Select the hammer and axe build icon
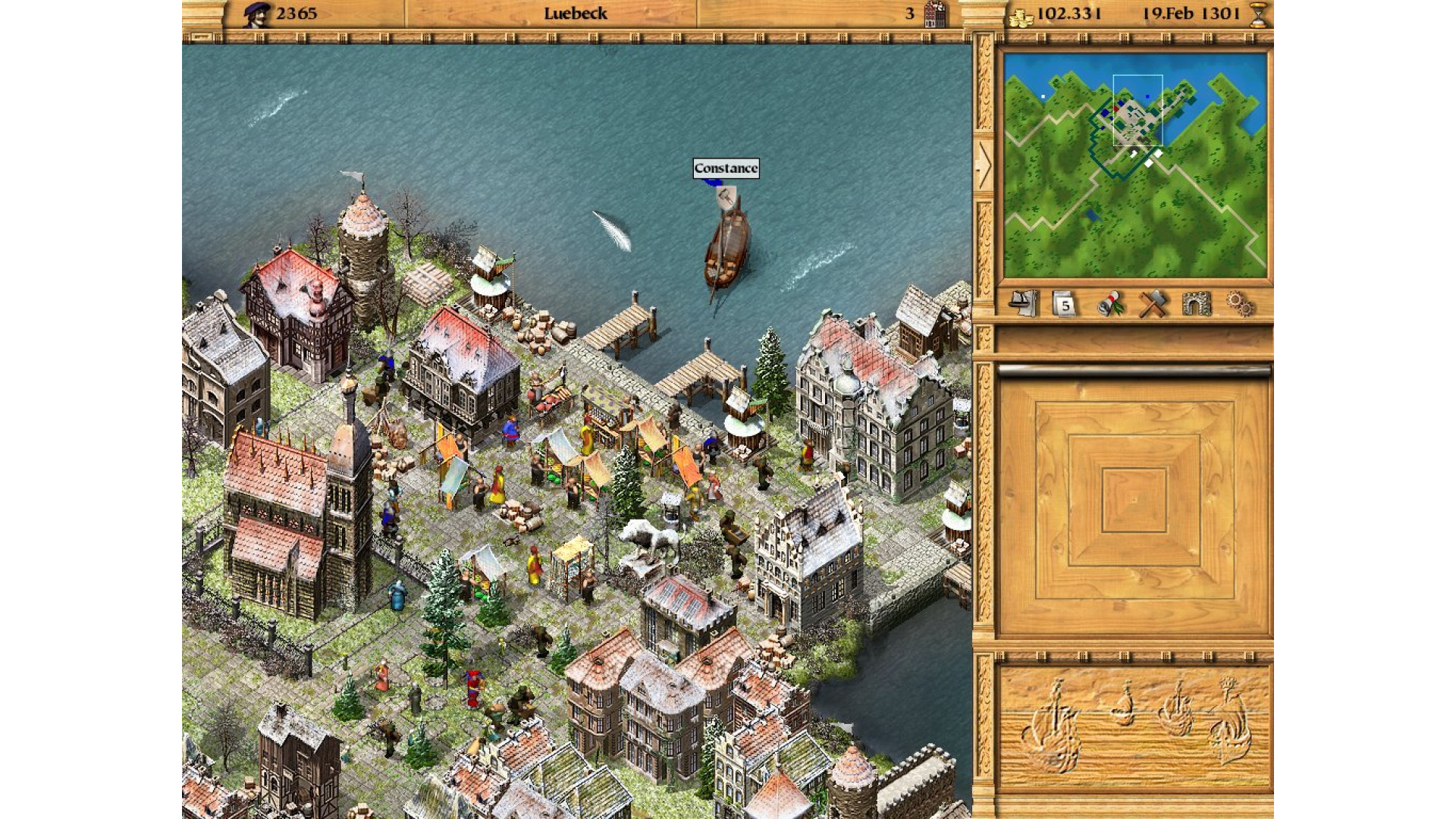 [x=1153, y=305]
